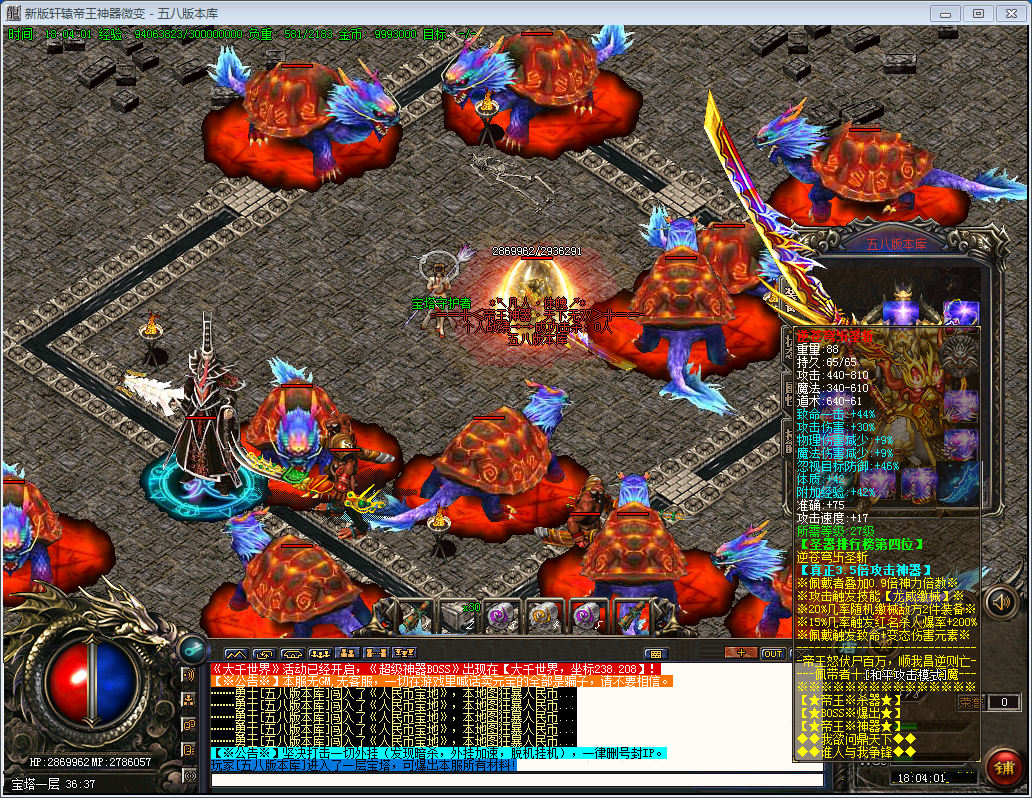The image size is (1032, 798).
Task: Click the orange plus button above chat
Action: click(x=740, y=654)
